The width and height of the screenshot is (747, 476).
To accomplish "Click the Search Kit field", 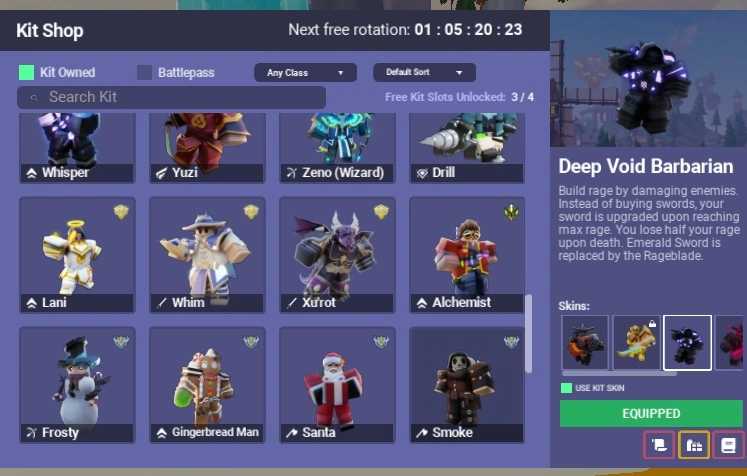I will [171, 97].
